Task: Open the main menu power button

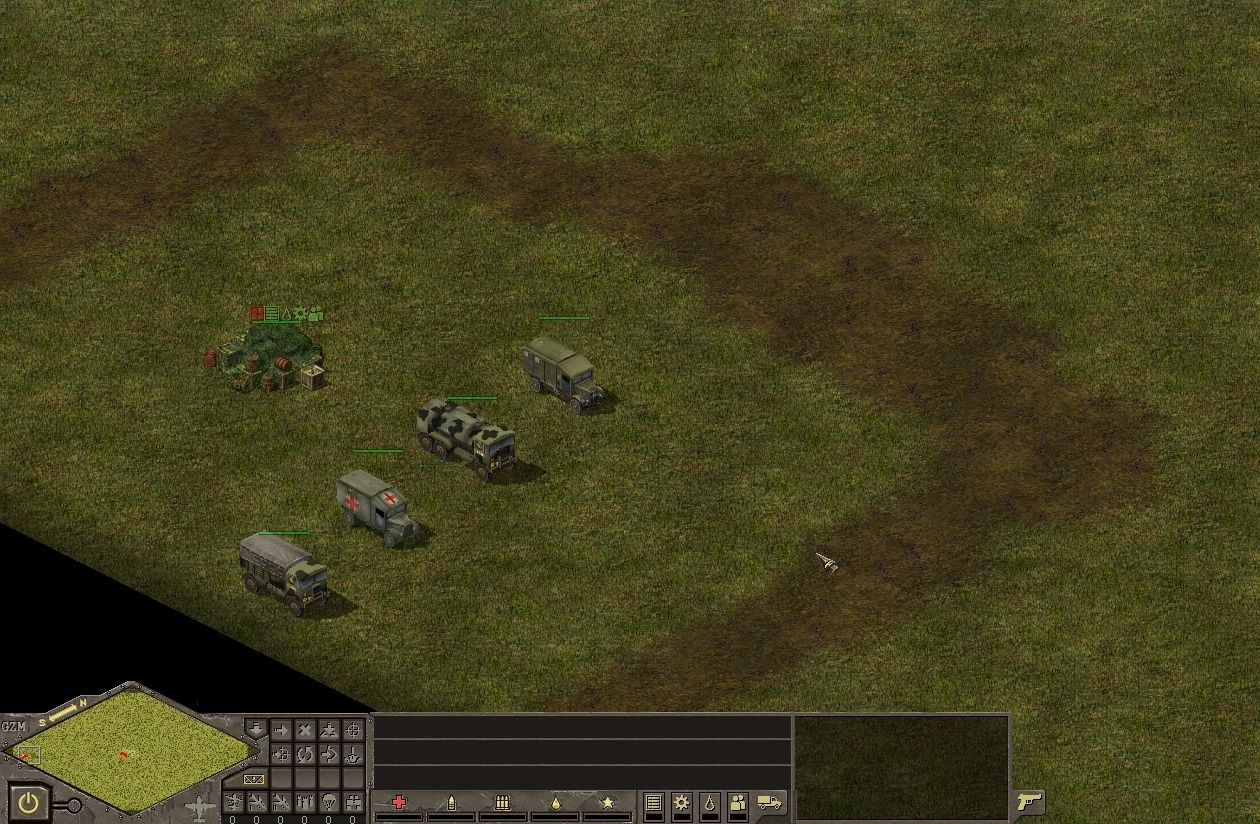Action: (x=29, y=801)
